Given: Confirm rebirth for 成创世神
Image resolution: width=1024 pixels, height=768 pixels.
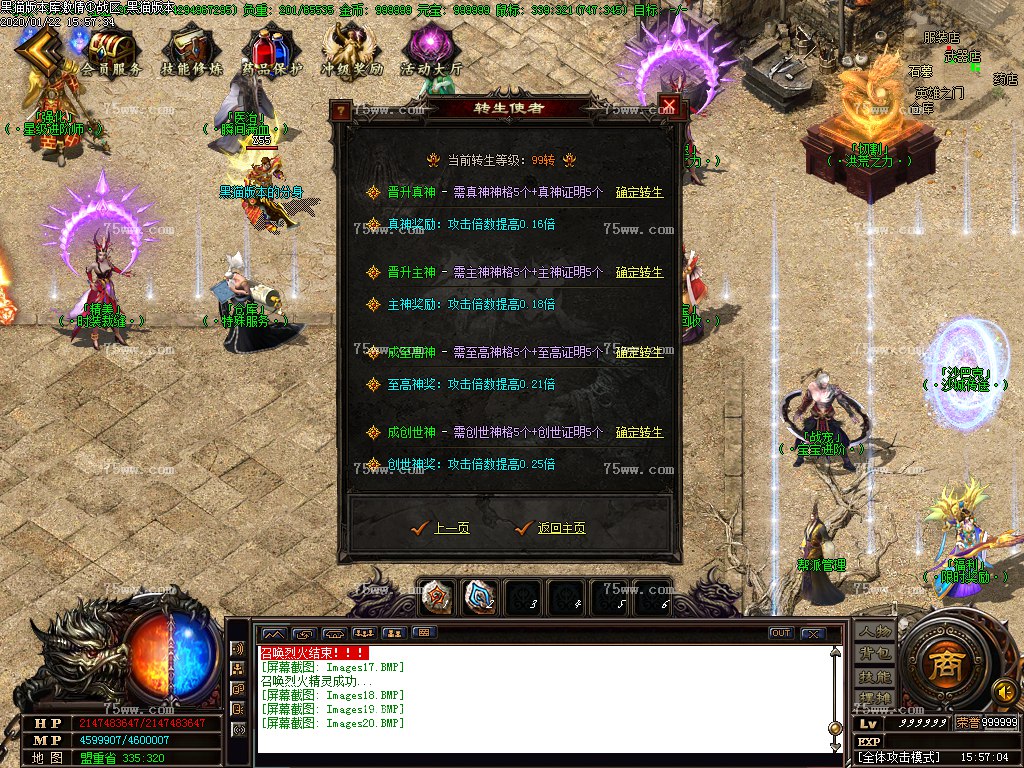Looking at the screenshot, I should 639,432.
